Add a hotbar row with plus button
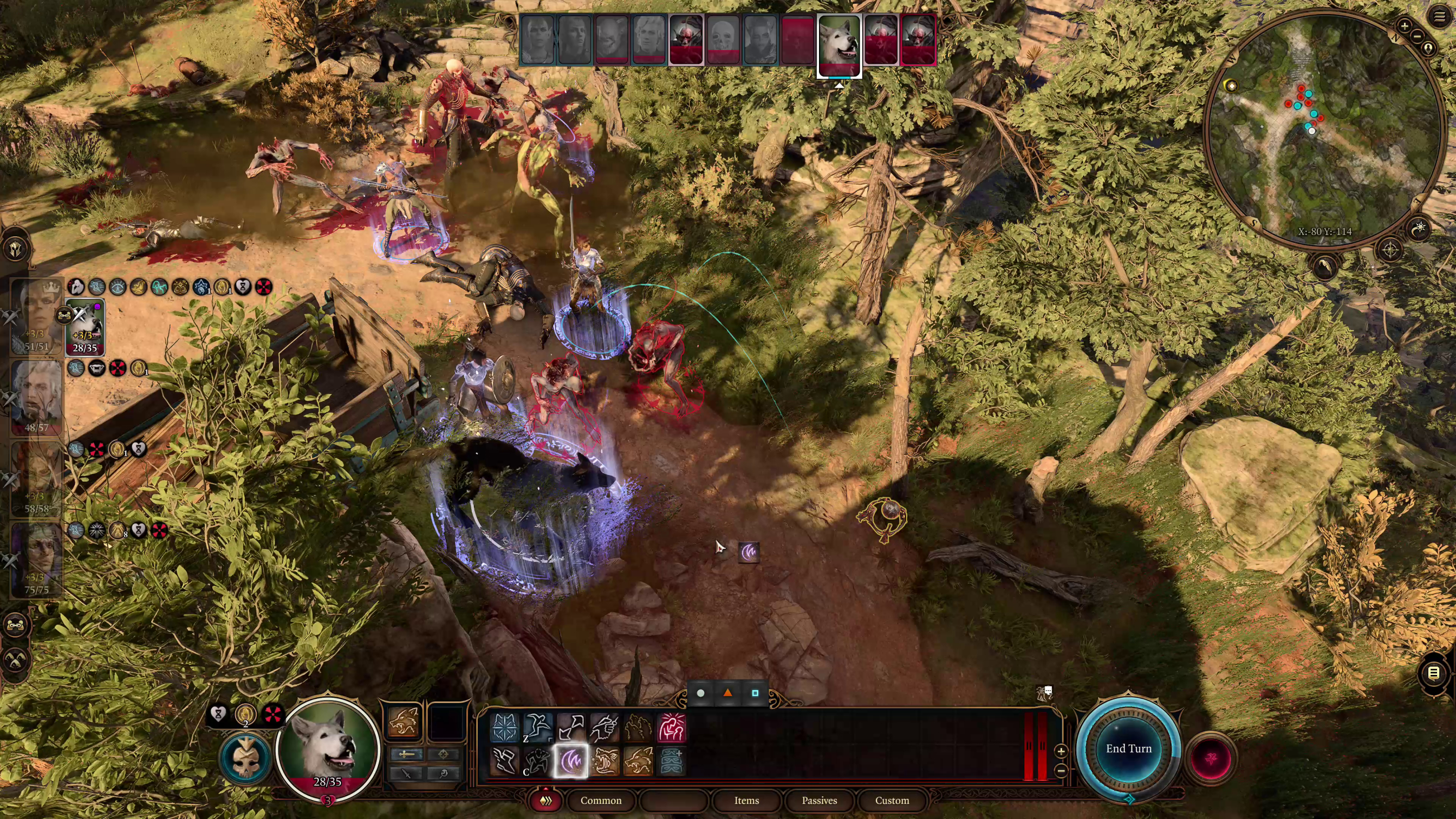 [x=1061, y=751]
